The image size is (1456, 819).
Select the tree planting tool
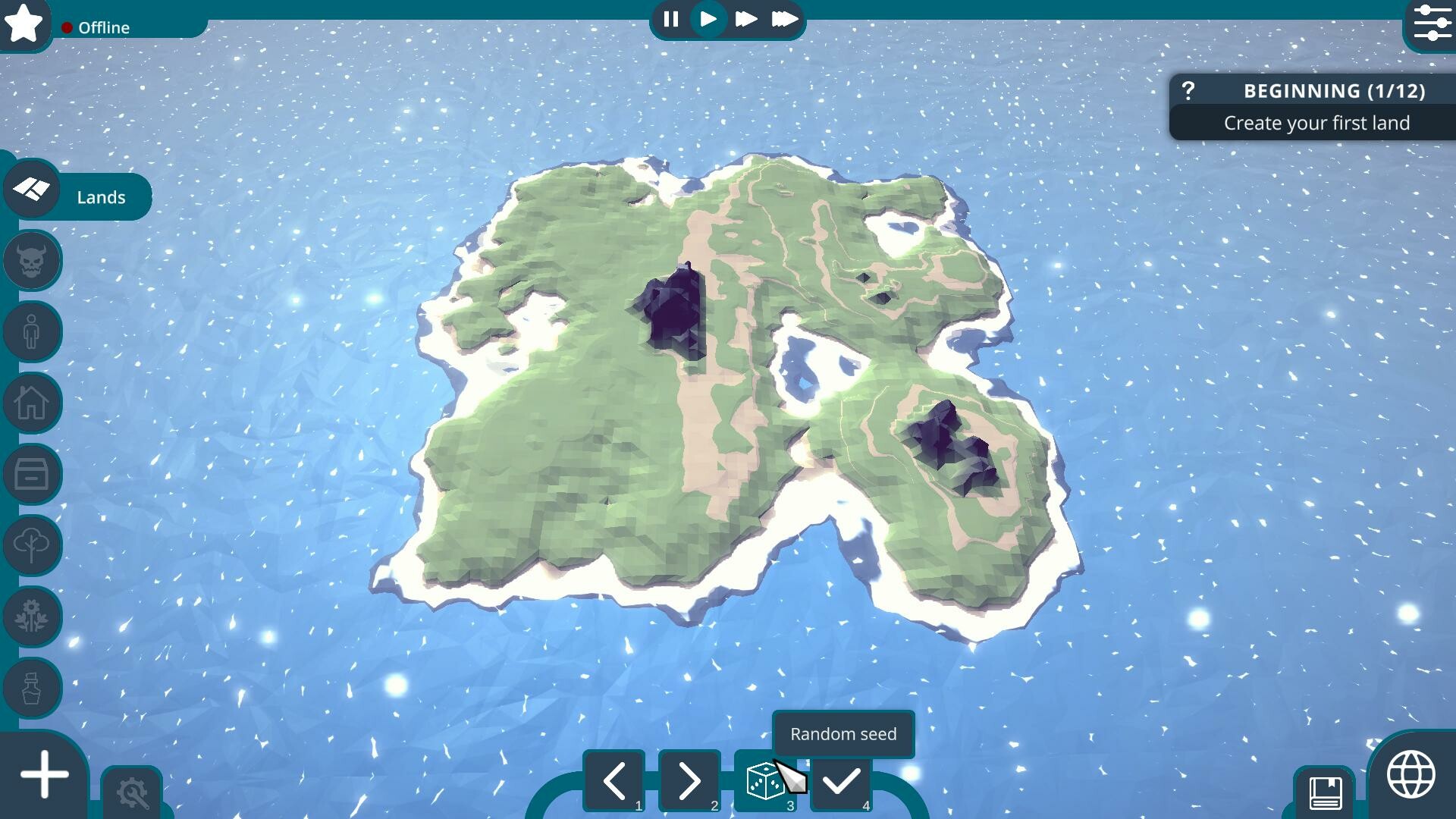[x=31, y=545]
